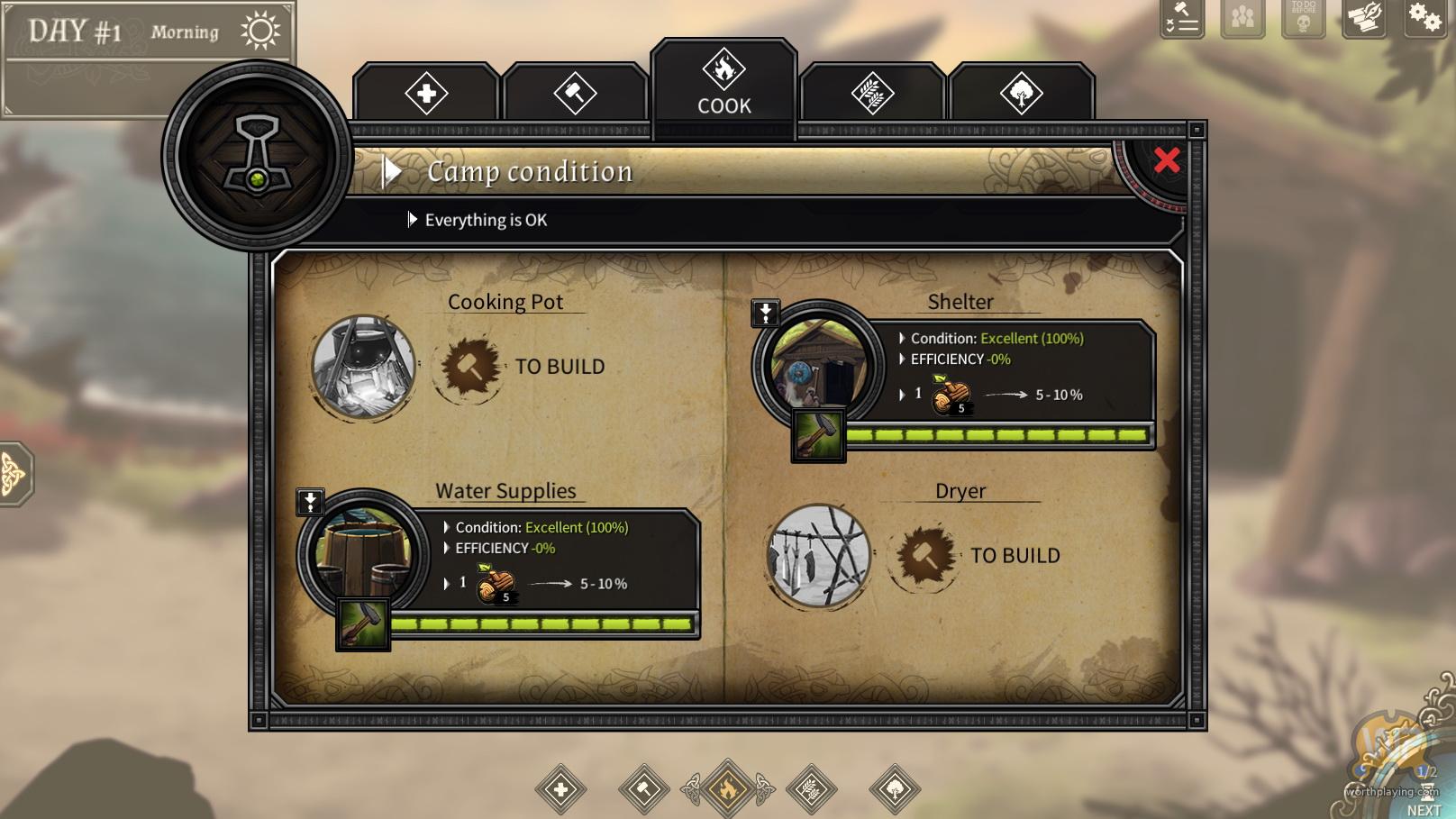The width and height of the screenshot is (1456, 819).
Task: Open the villagers group panel
Action: point(1242,18)
